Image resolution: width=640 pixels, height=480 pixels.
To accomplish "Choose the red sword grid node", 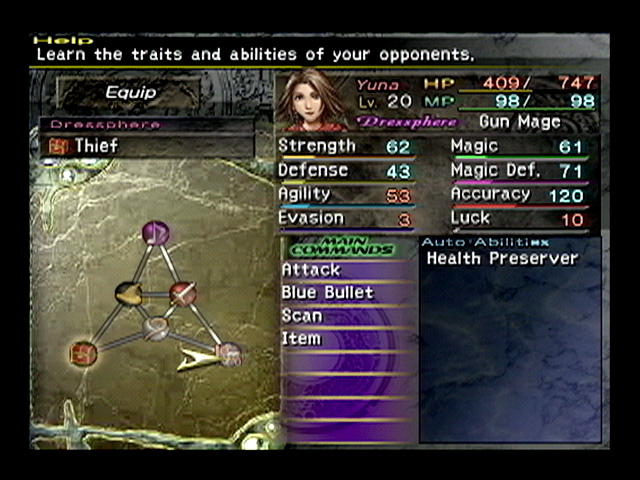I will (x=182, y=293).
